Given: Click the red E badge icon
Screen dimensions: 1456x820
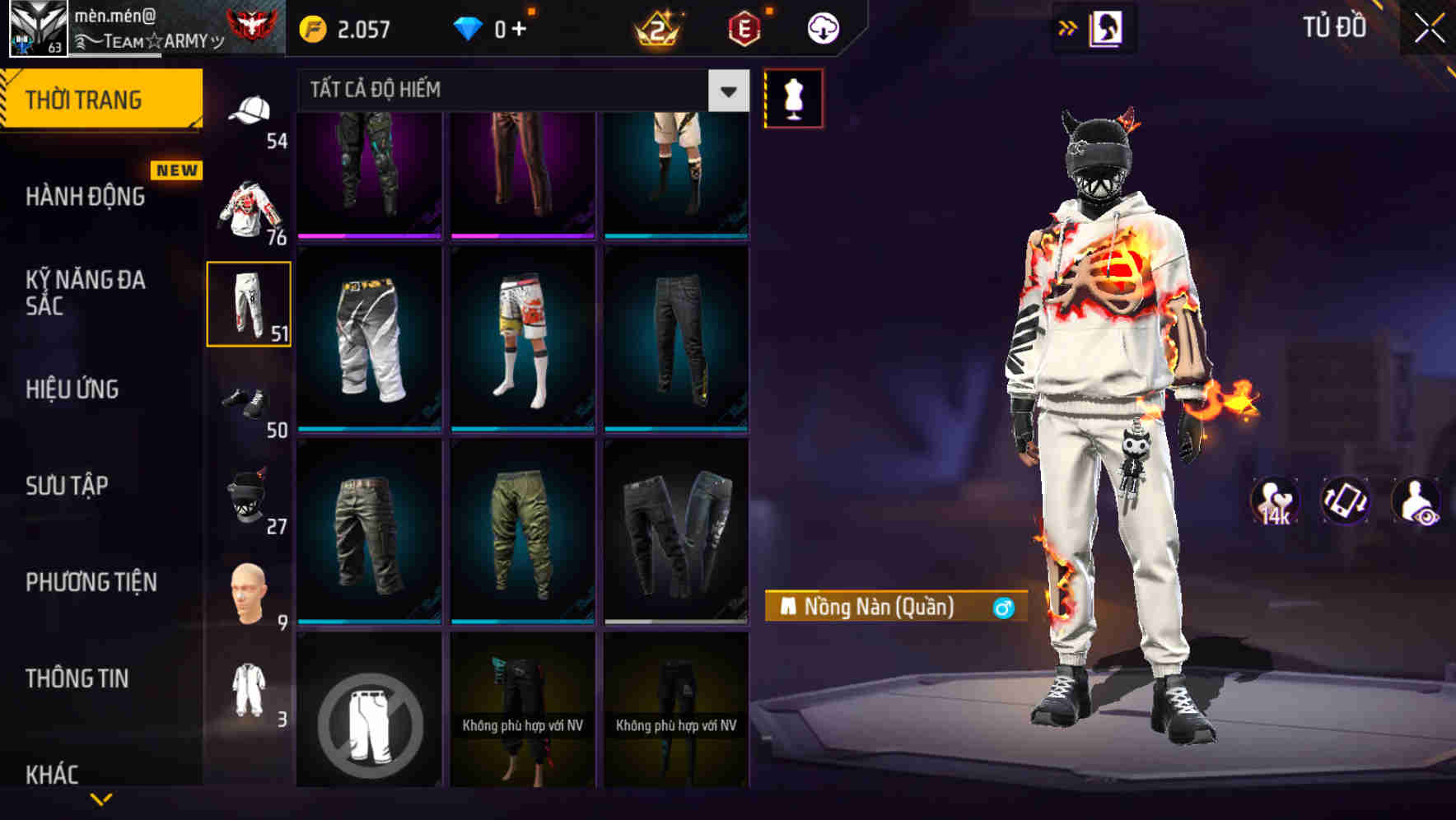Looking at the screenshot, I should (x=744, y=27).
